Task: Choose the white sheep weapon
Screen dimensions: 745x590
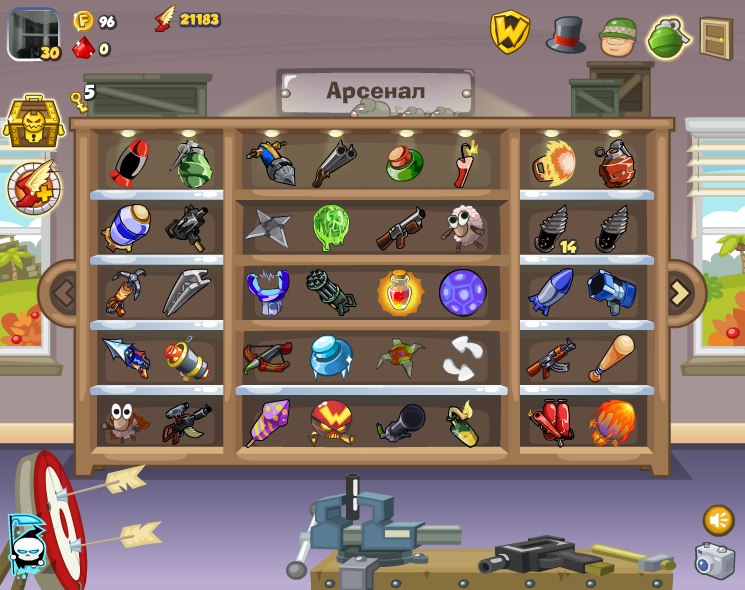Action: [x=461, y=227]
